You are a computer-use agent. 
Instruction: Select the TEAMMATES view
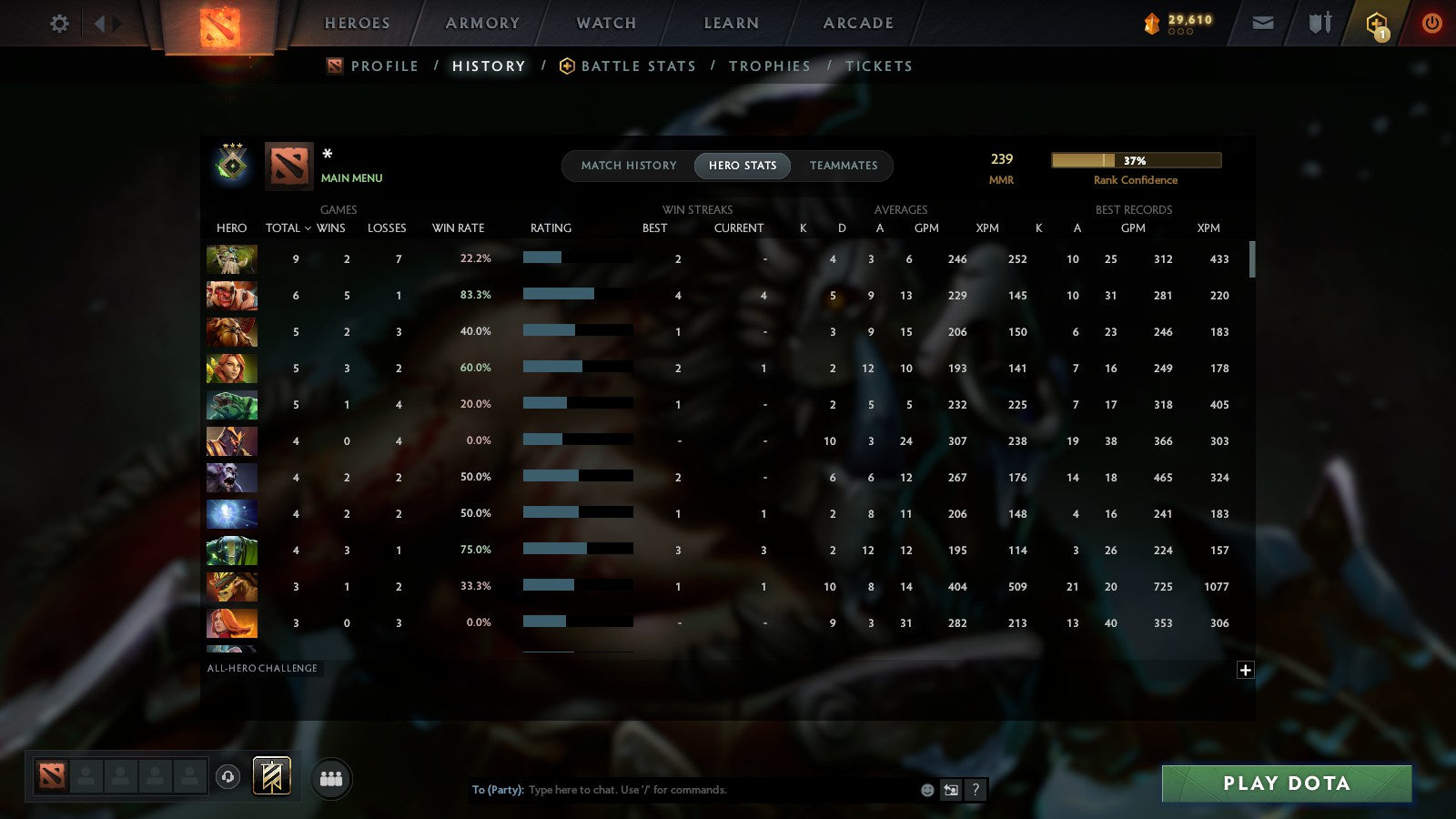click(x=844, y=166)
